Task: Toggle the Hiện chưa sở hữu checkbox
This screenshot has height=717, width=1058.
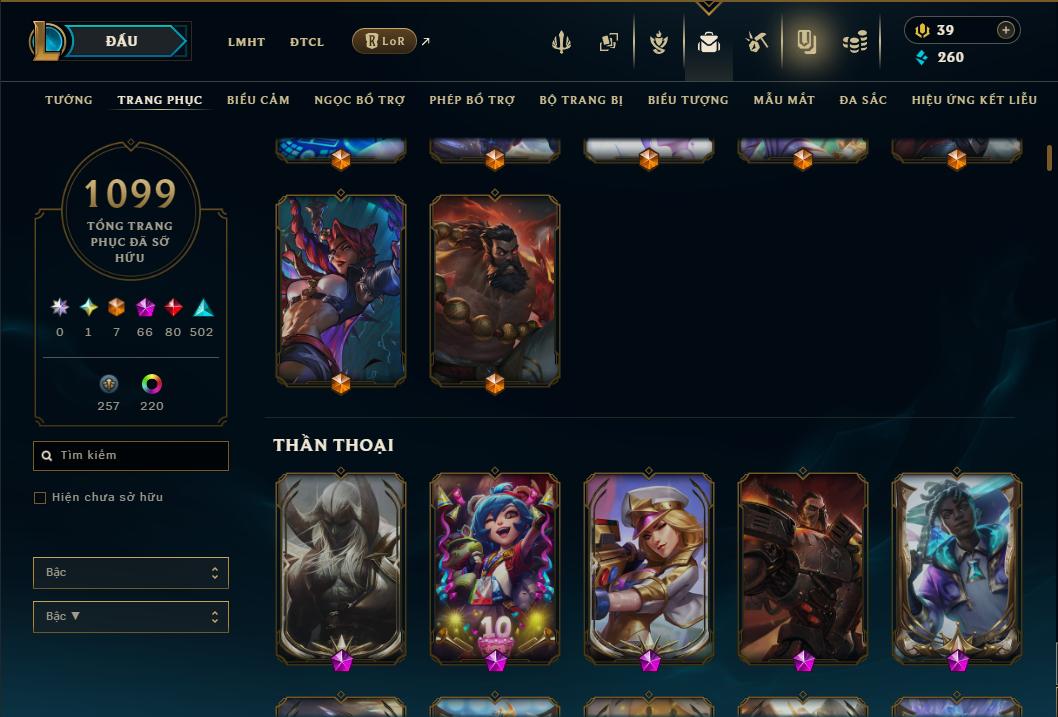Action: 40,498
